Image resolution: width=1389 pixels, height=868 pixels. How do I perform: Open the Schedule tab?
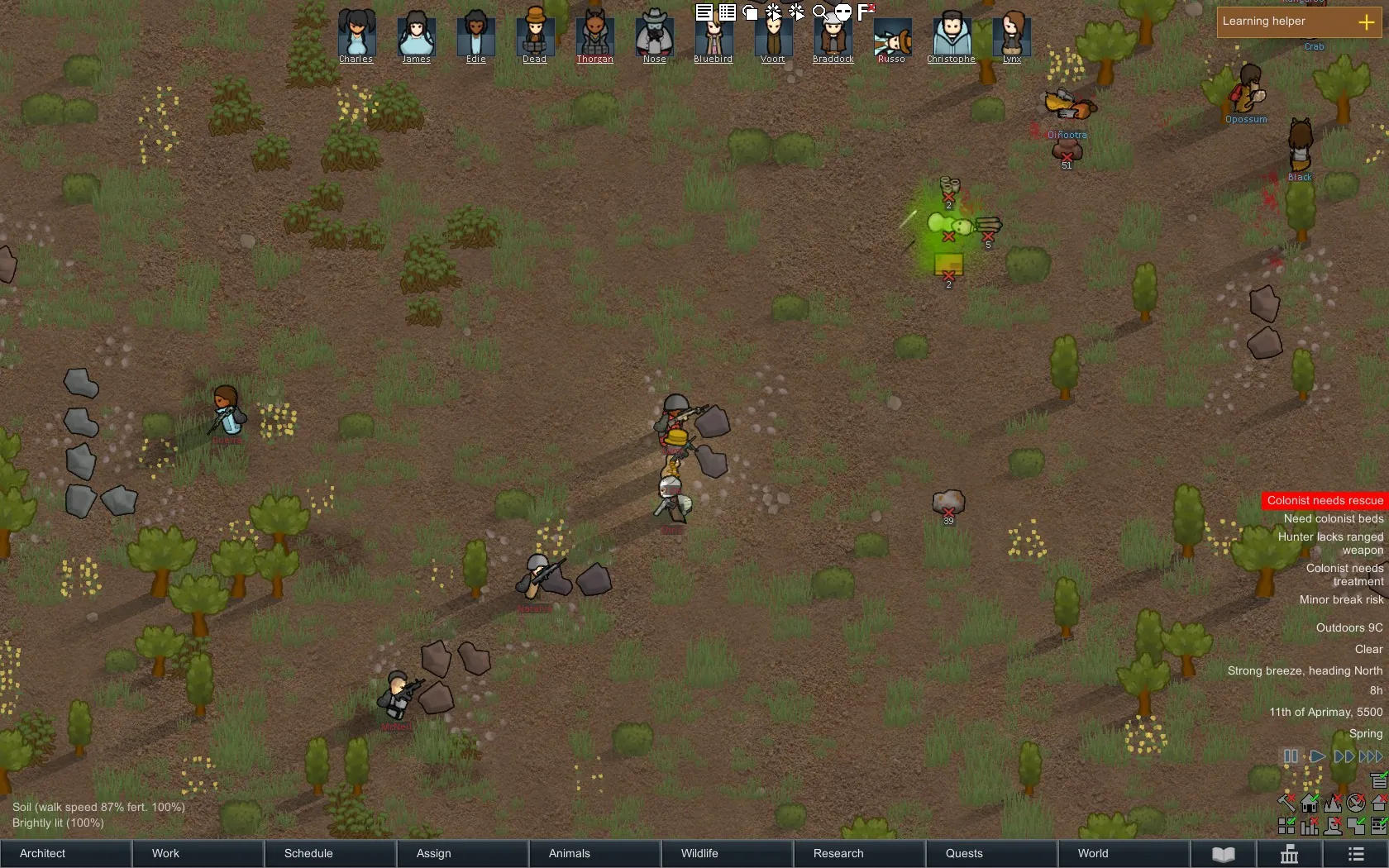click(x=331, y=853)
